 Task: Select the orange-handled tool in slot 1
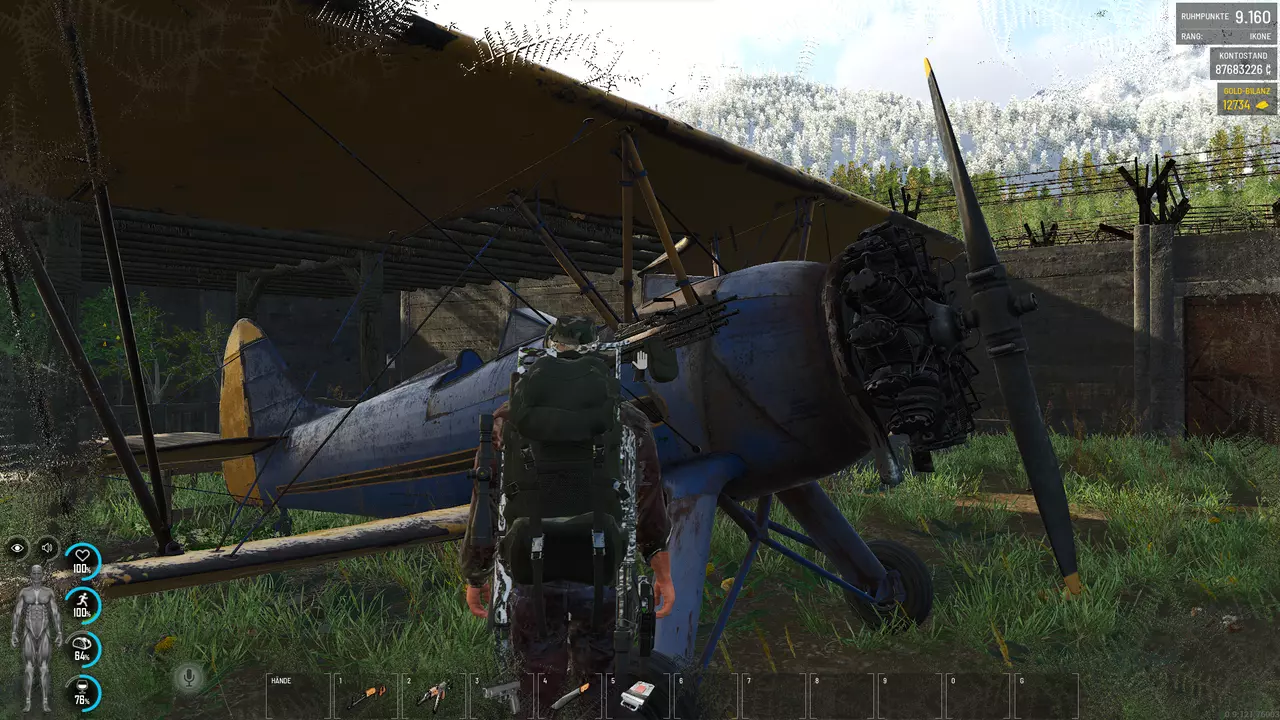366,695
